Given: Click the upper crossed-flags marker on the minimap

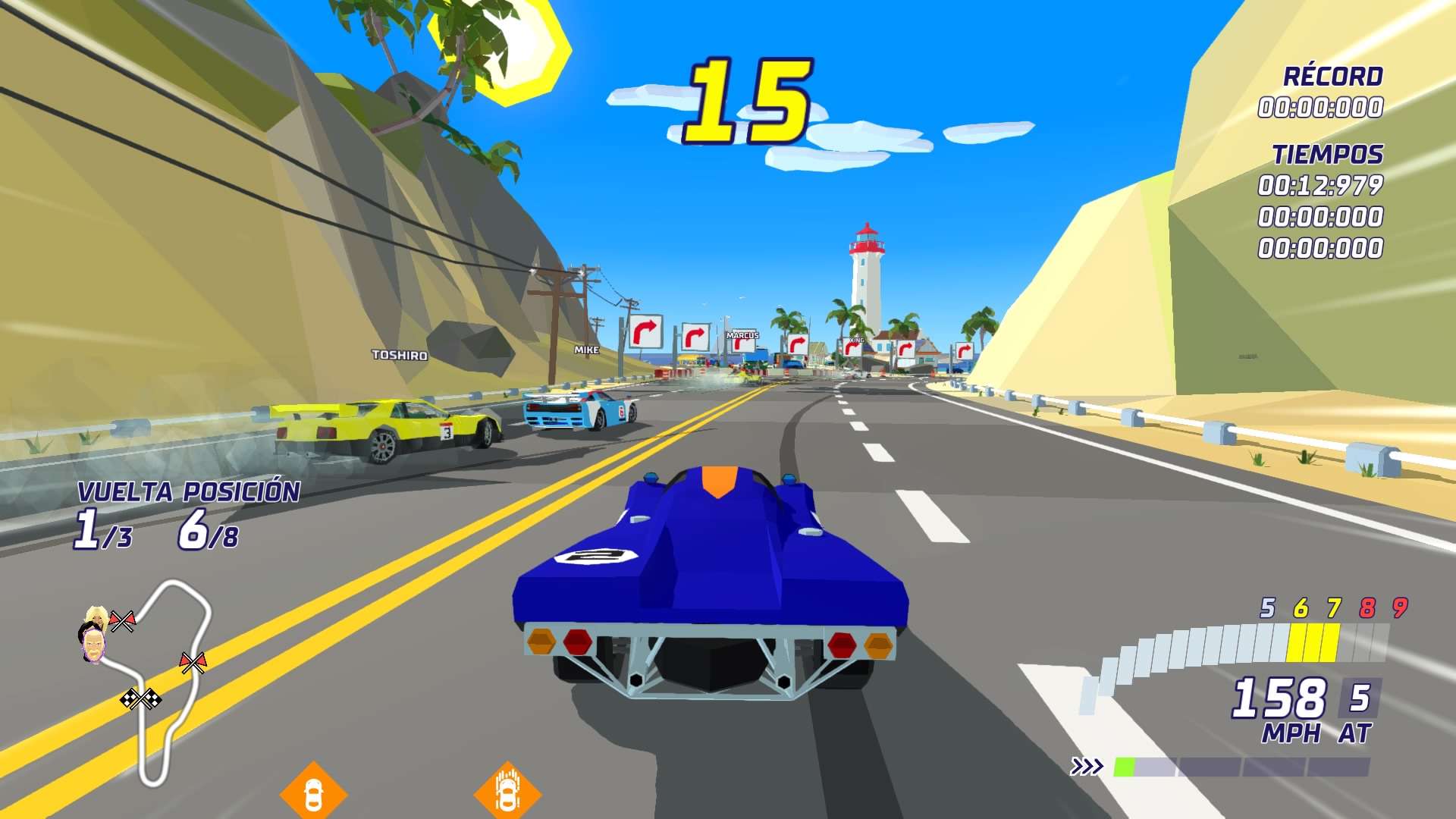Looking at the screenshot, I should coord(123,620).
